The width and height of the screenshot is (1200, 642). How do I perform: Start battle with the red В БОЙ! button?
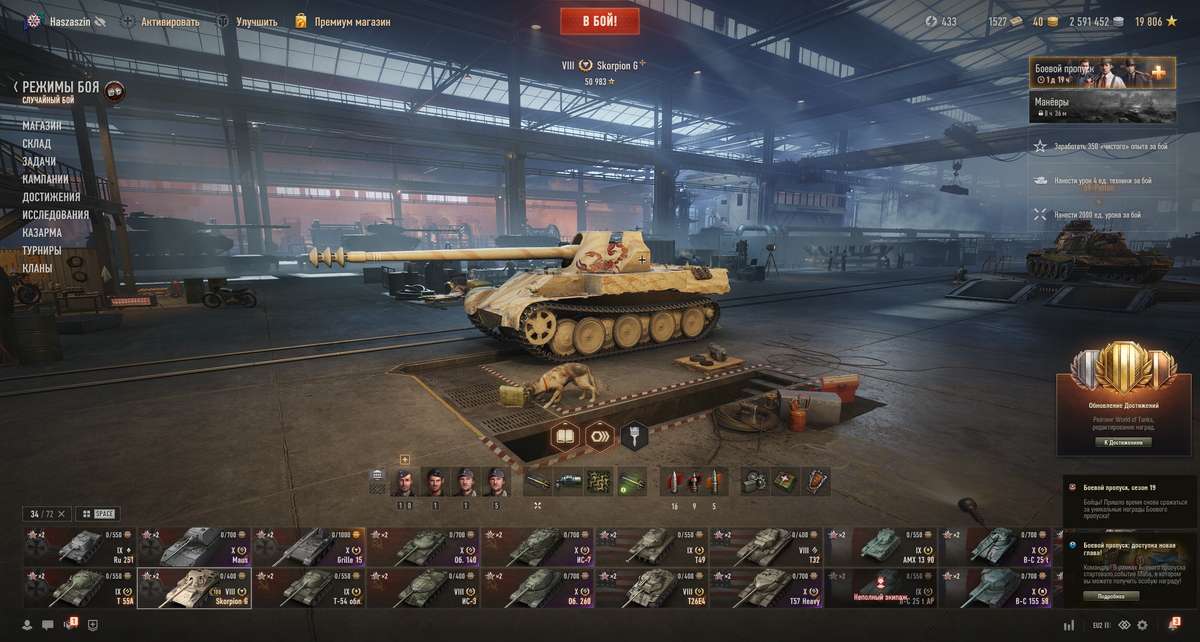(600, 20)
